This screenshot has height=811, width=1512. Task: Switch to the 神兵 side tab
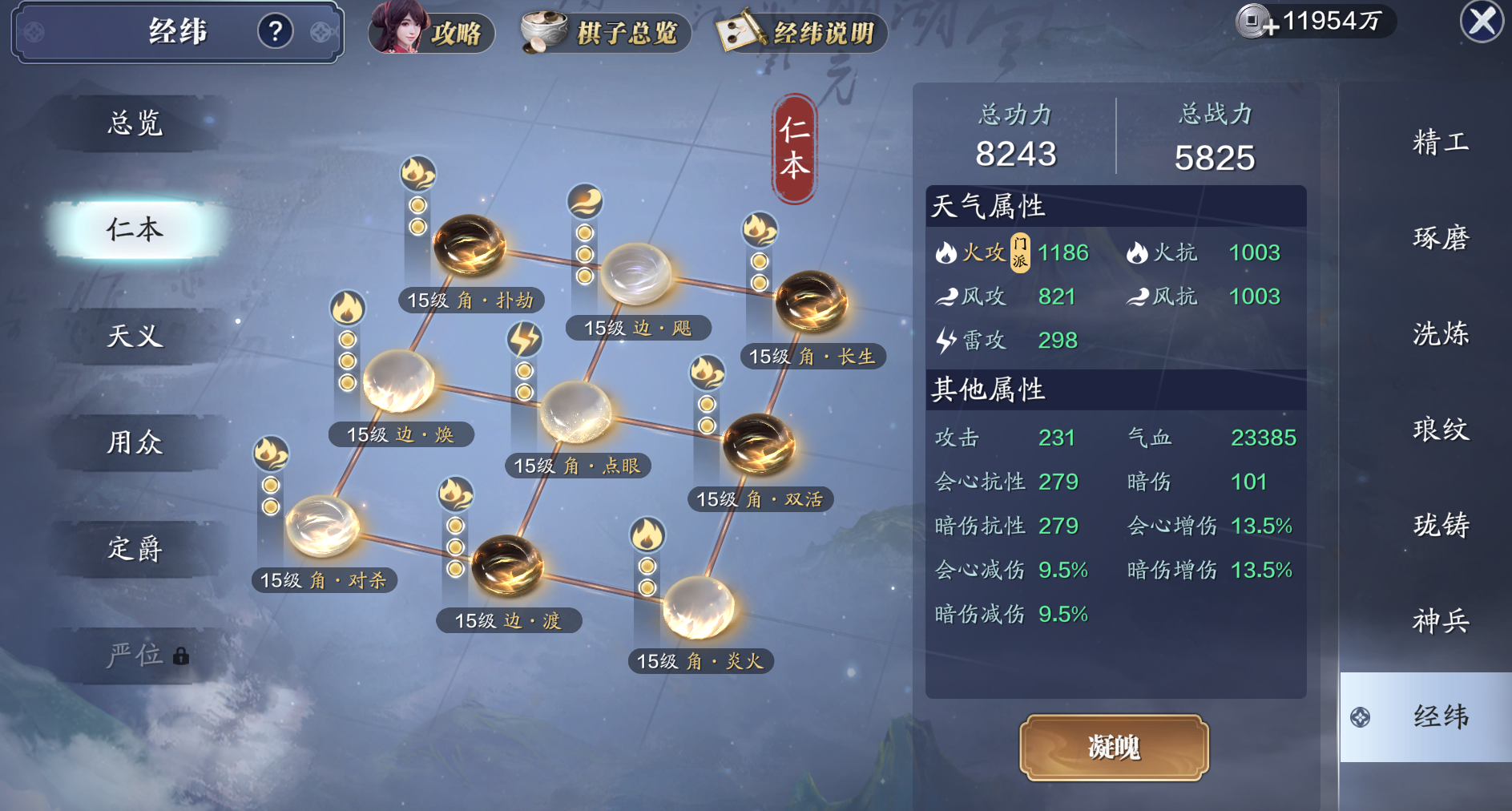click(1440, 620)
